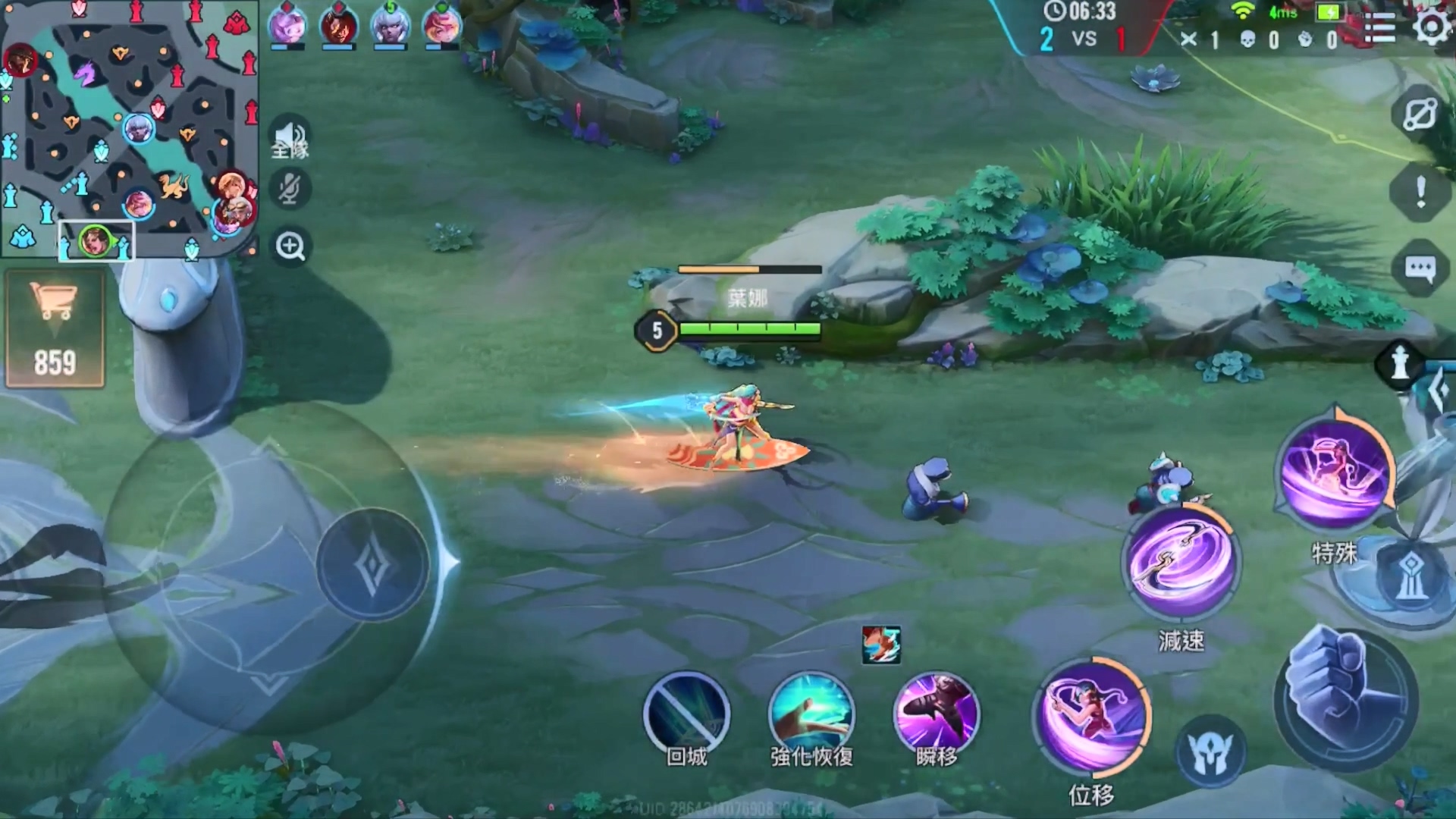Viewport: 1456px width, 819px height.
Task: Open the scoreboard list icon
Action: [1379, 29]
